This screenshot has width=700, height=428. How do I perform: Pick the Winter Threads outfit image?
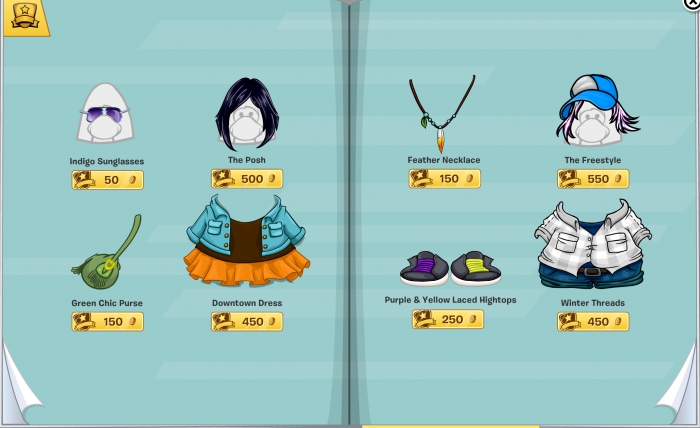592,246
